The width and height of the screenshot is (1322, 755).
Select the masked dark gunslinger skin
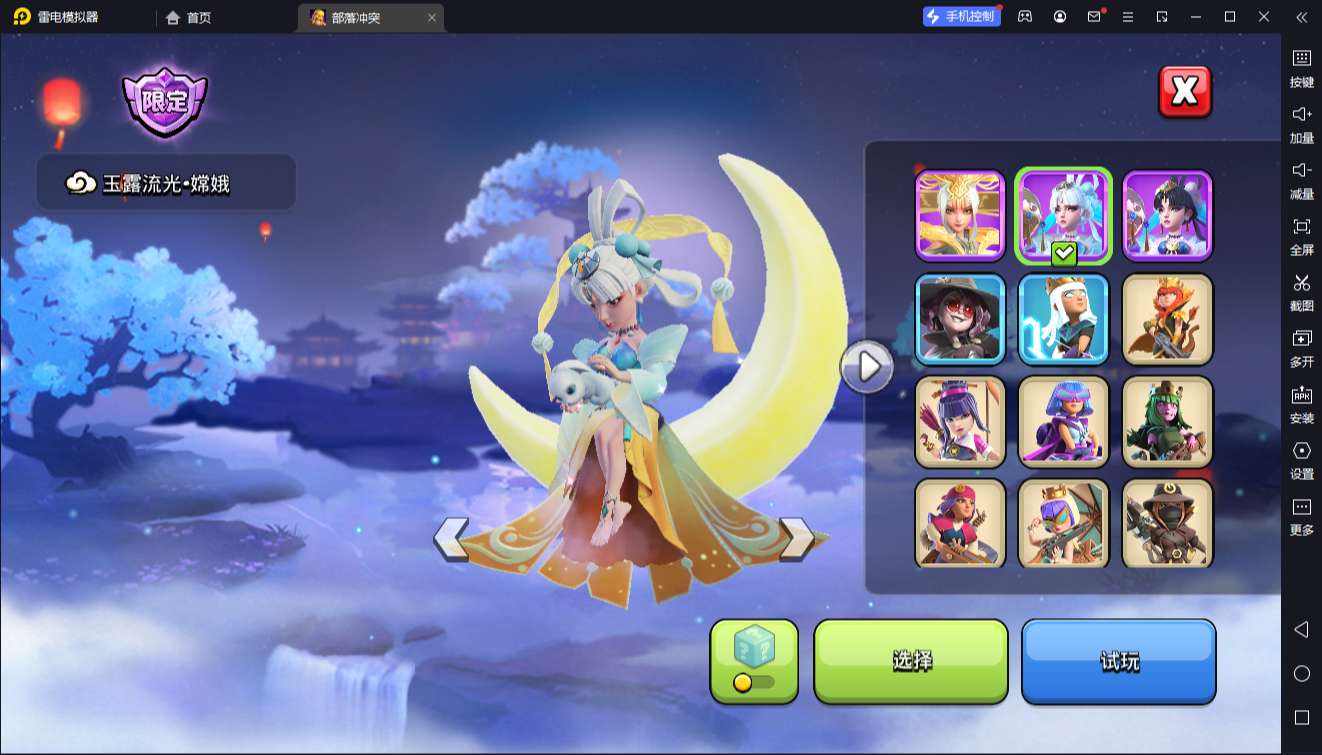[x=1167, y=524]
